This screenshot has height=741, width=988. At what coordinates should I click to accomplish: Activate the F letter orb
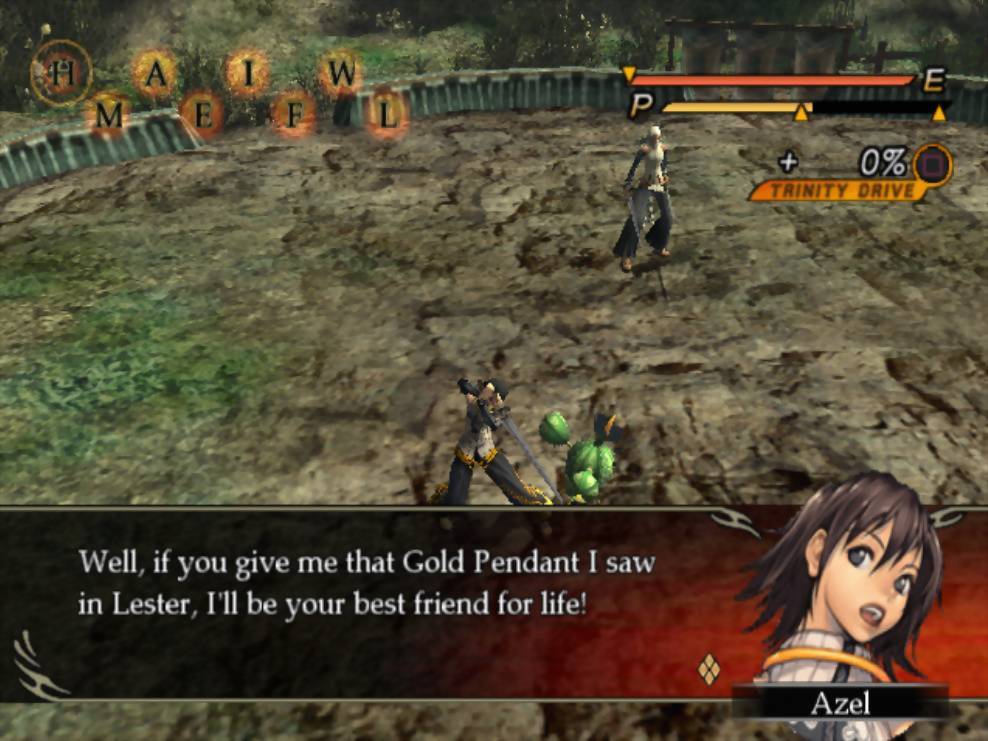coord(294,115)
